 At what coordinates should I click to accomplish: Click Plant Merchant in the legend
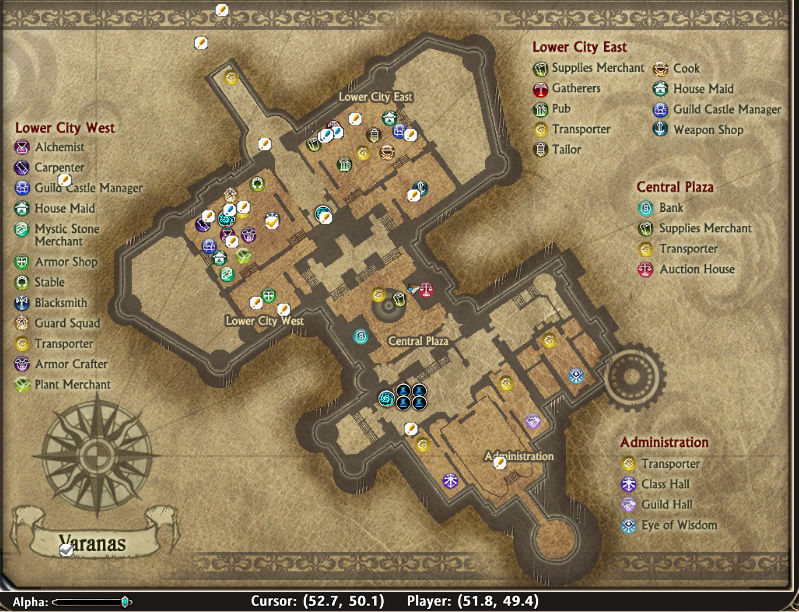click(72, 384)
